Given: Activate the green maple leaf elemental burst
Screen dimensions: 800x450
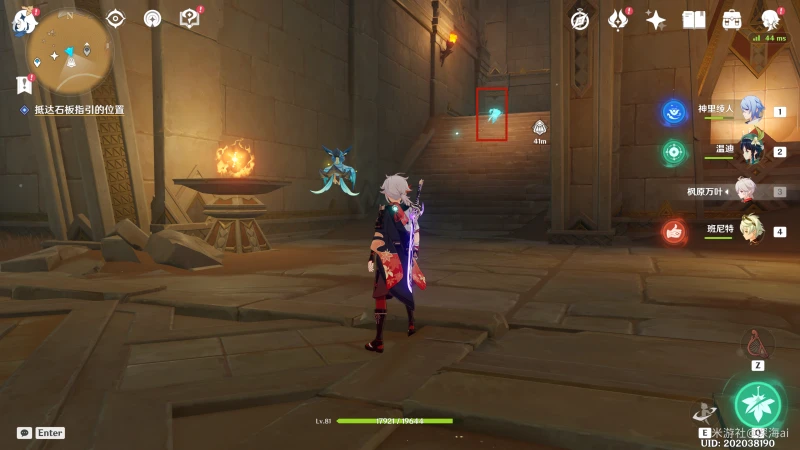Looking at the screenshot, I should point(757,404).
